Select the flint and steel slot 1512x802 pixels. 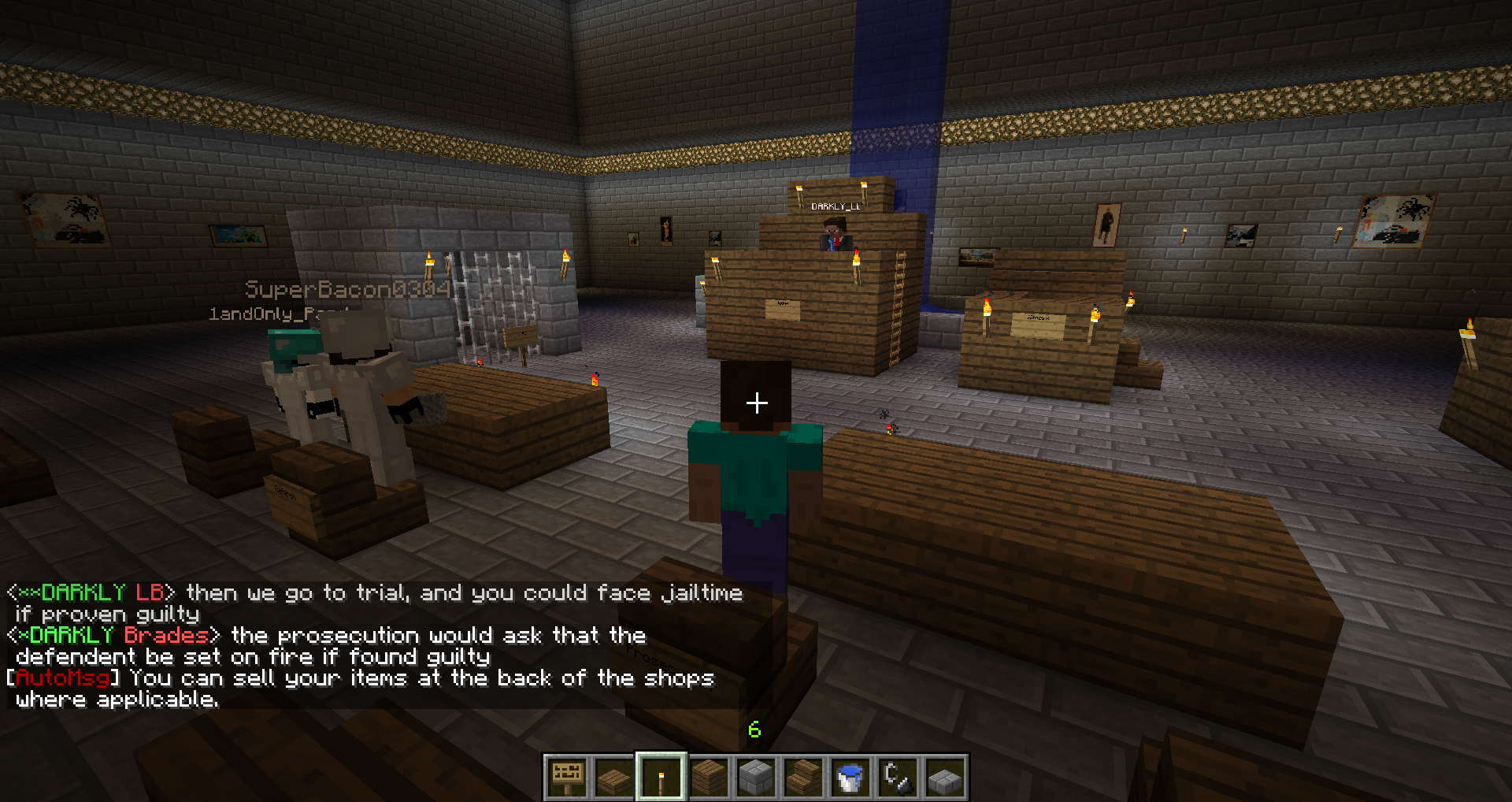click(898, 778)
